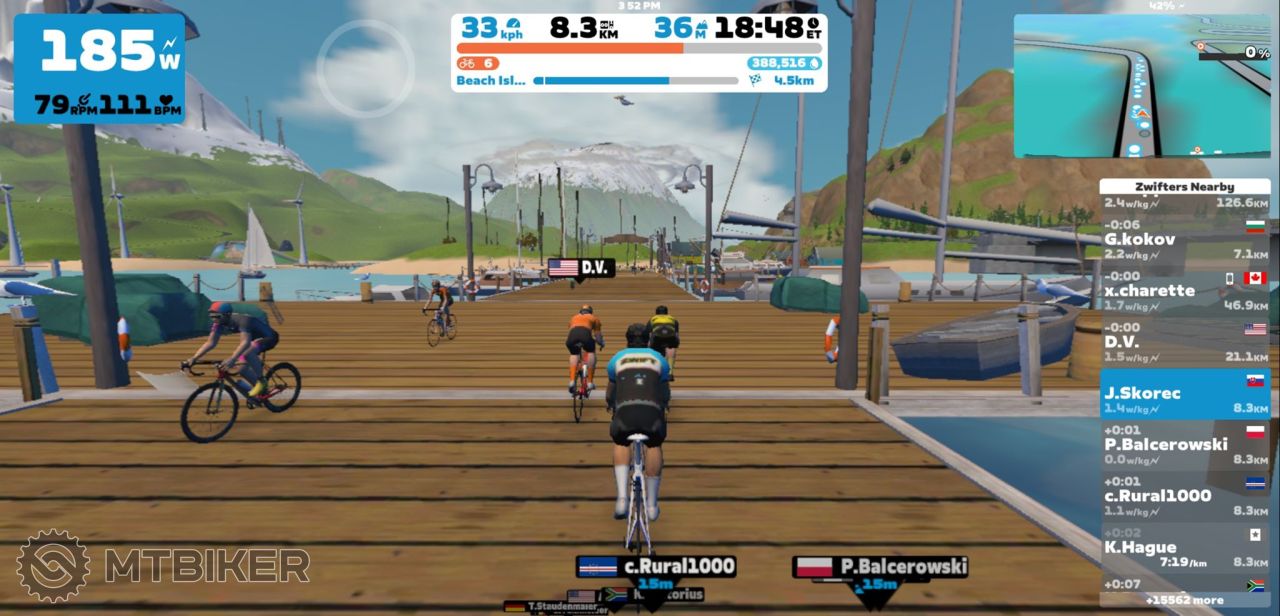Expand the '+15562 more' riders entry
The height and width of the screenshot is (616, 1280).
coord(1185,600)
